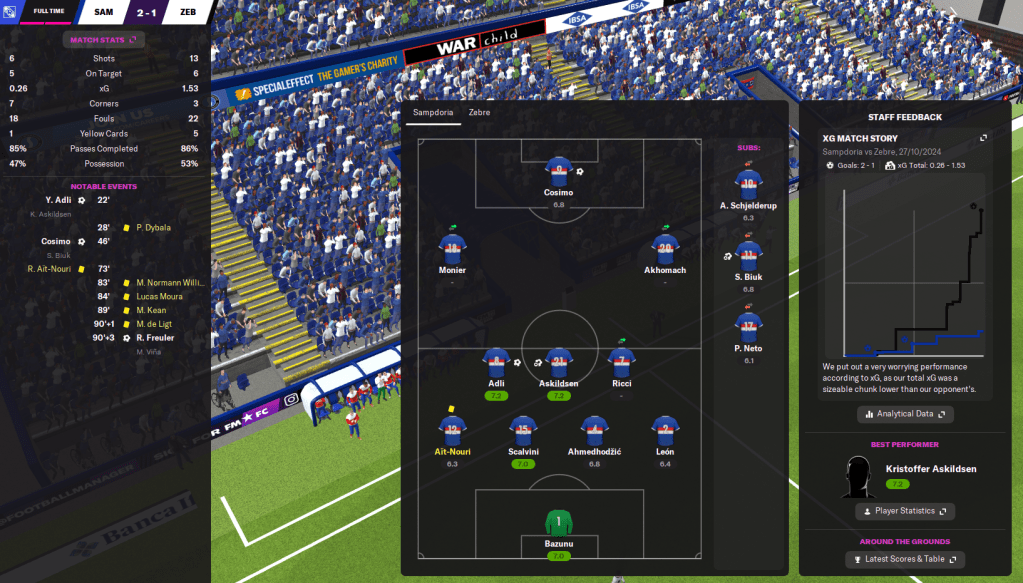Viewport: 1023px width, 583px height.
Task: Select defender Ahmedhodžić
Action: point(594,431)
